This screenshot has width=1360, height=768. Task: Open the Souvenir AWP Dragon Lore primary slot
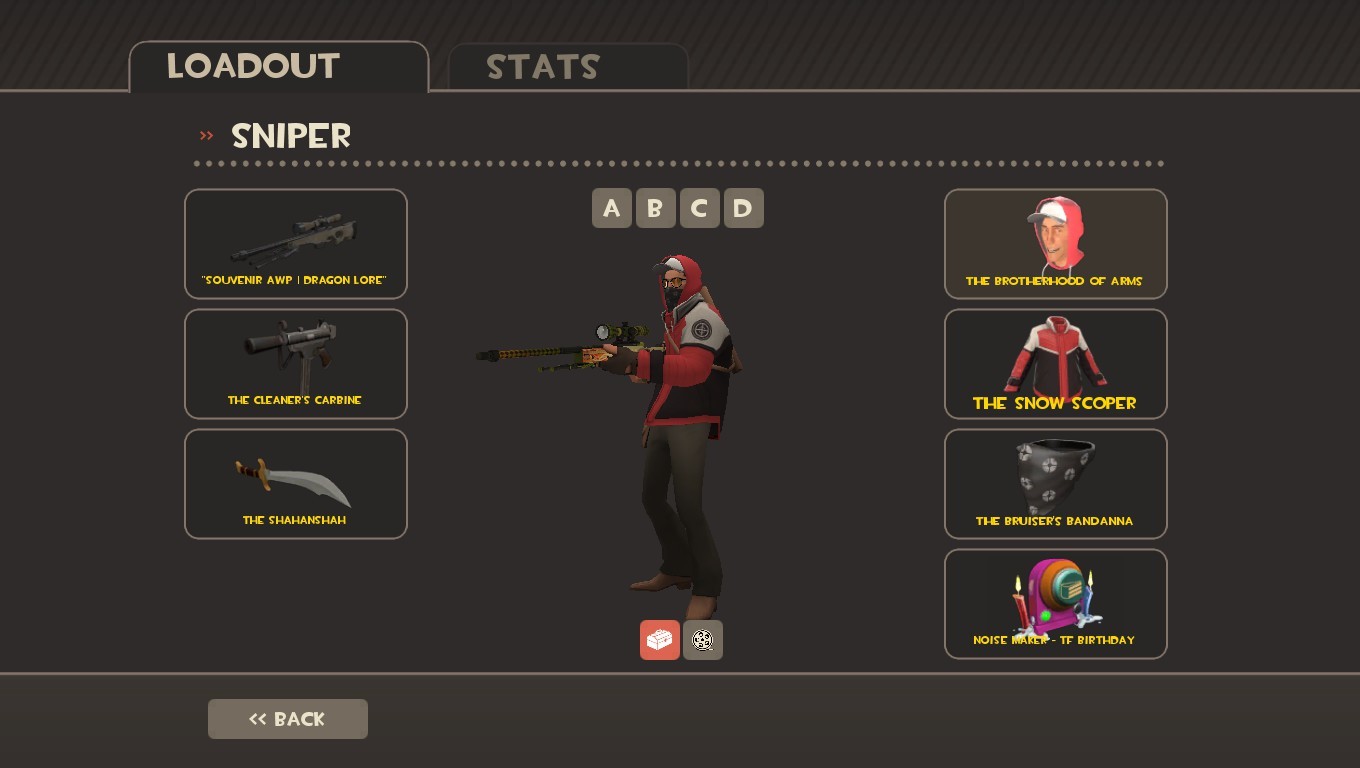coord(295,243)
